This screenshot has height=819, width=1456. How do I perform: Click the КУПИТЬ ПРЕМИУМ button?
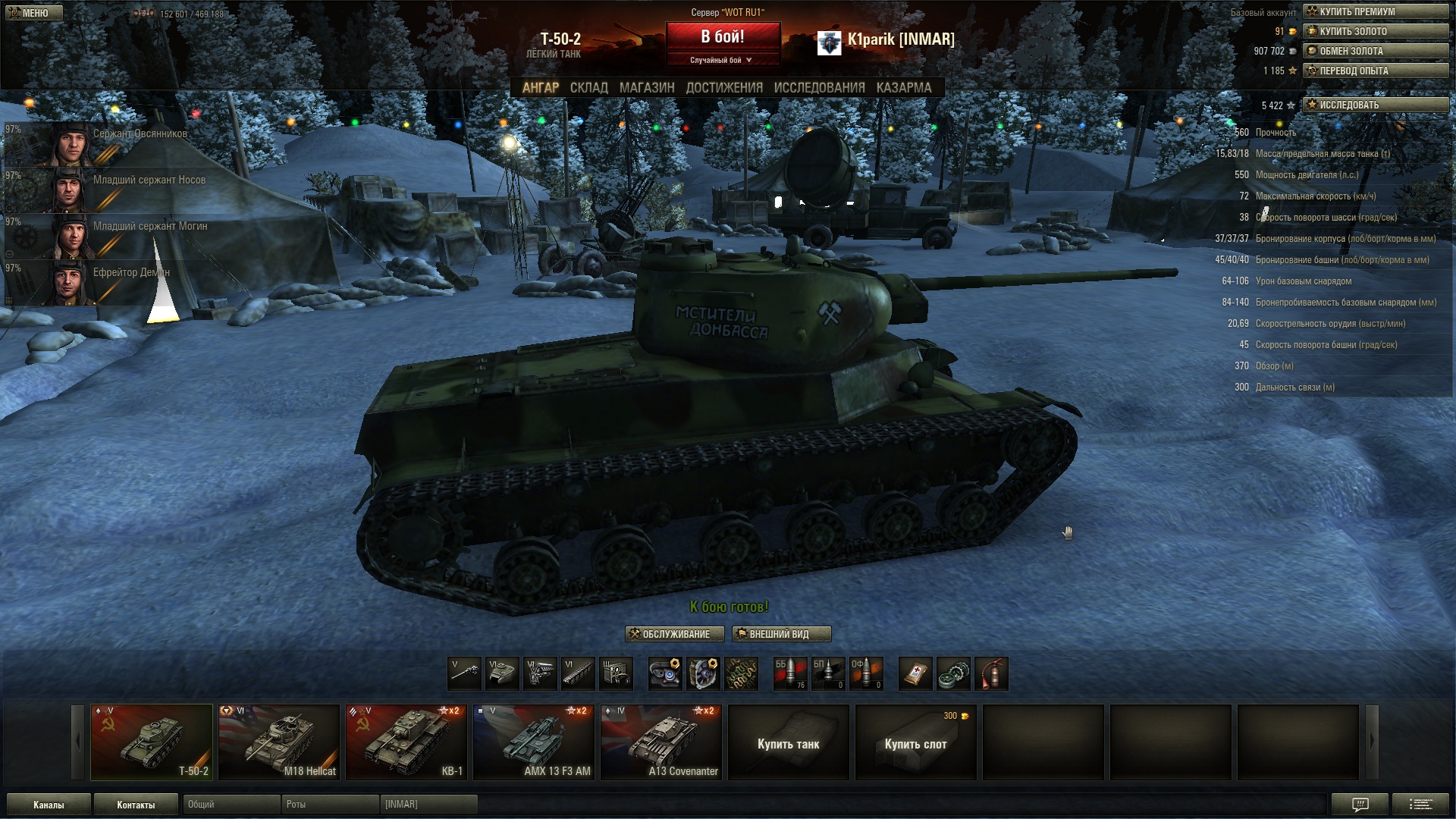tap(1376, 11)
